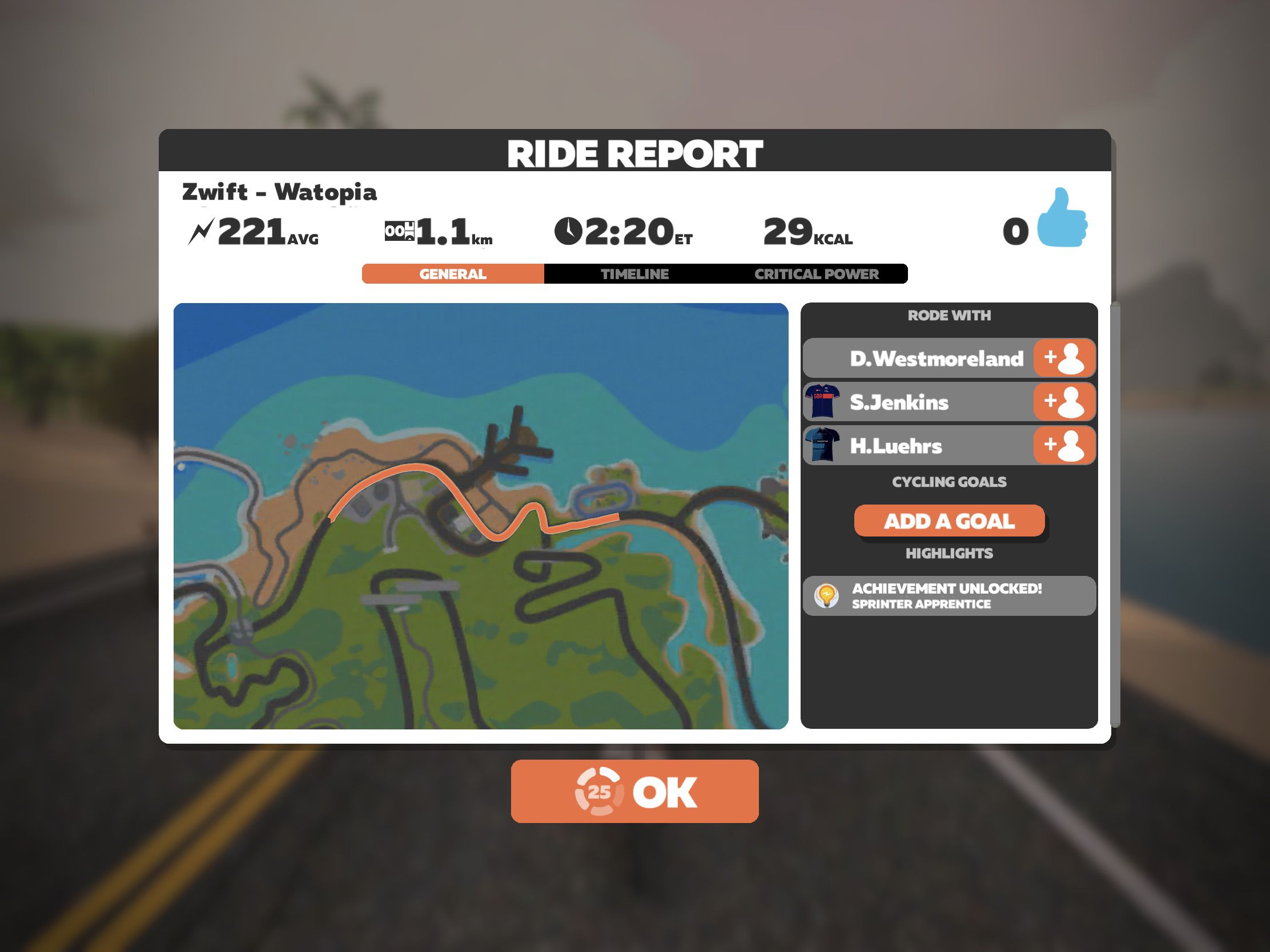The image size is (1270, 952).
Task: Open the Timeline tab
Action: pos(634,274)
